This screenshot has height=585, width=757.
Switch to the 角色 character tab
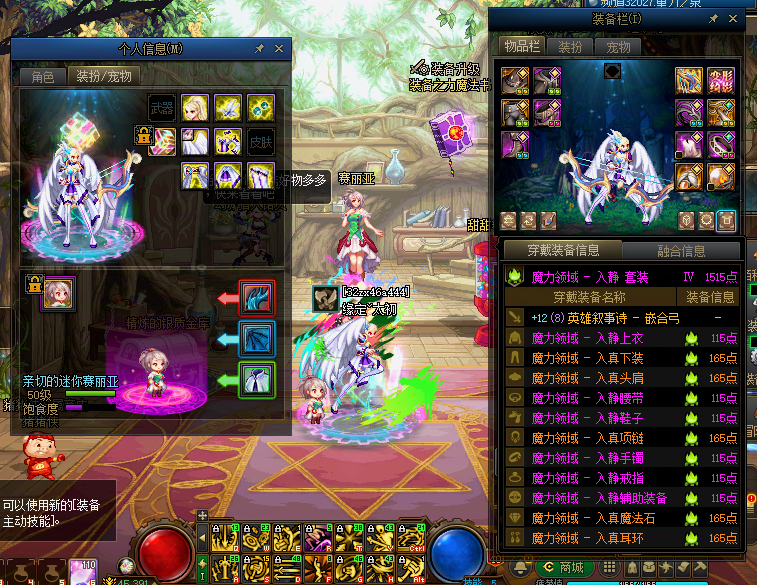point(42,76)
